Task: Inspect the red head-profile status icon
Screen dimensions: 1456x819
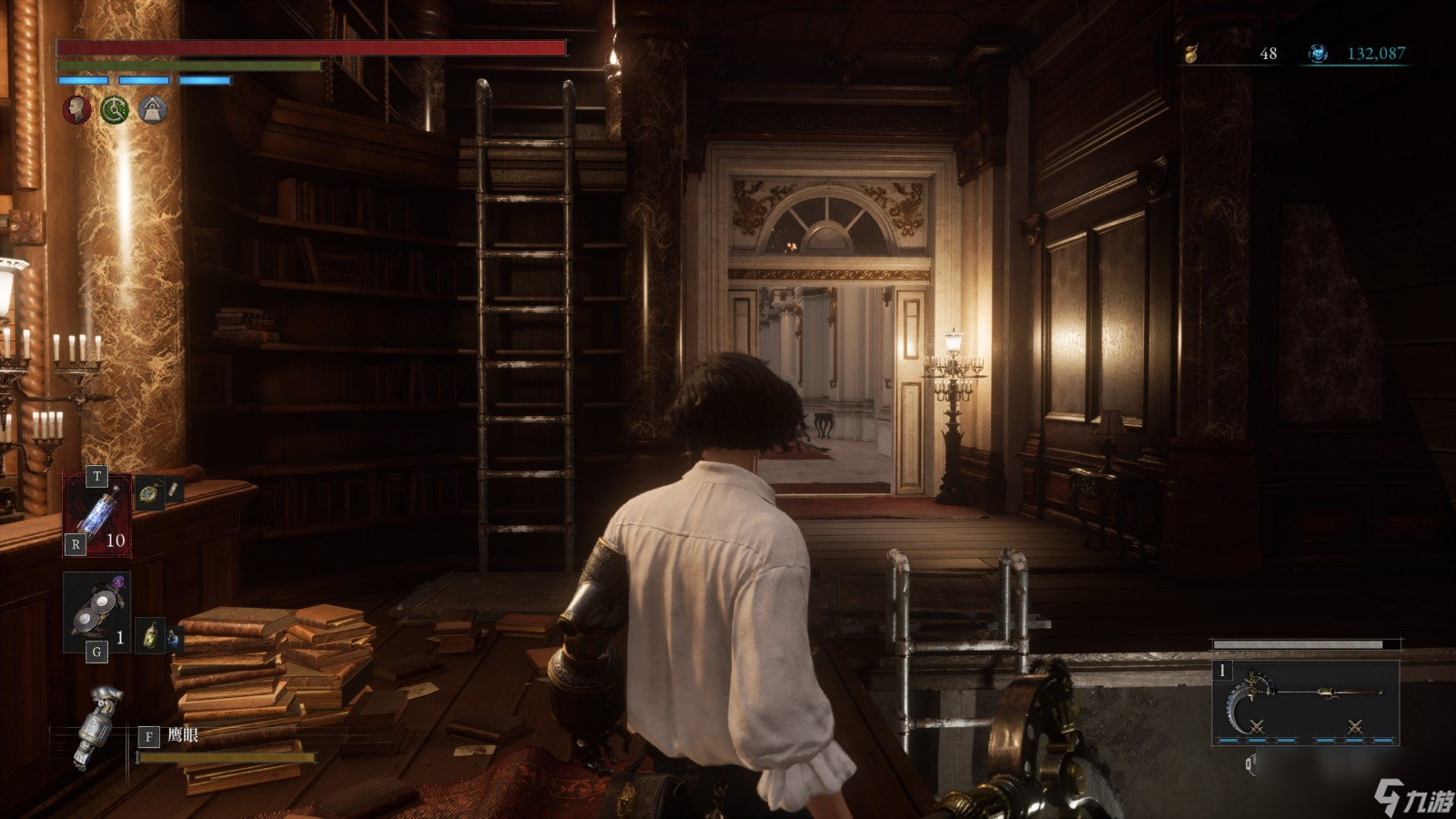Action: coord(76,110)
